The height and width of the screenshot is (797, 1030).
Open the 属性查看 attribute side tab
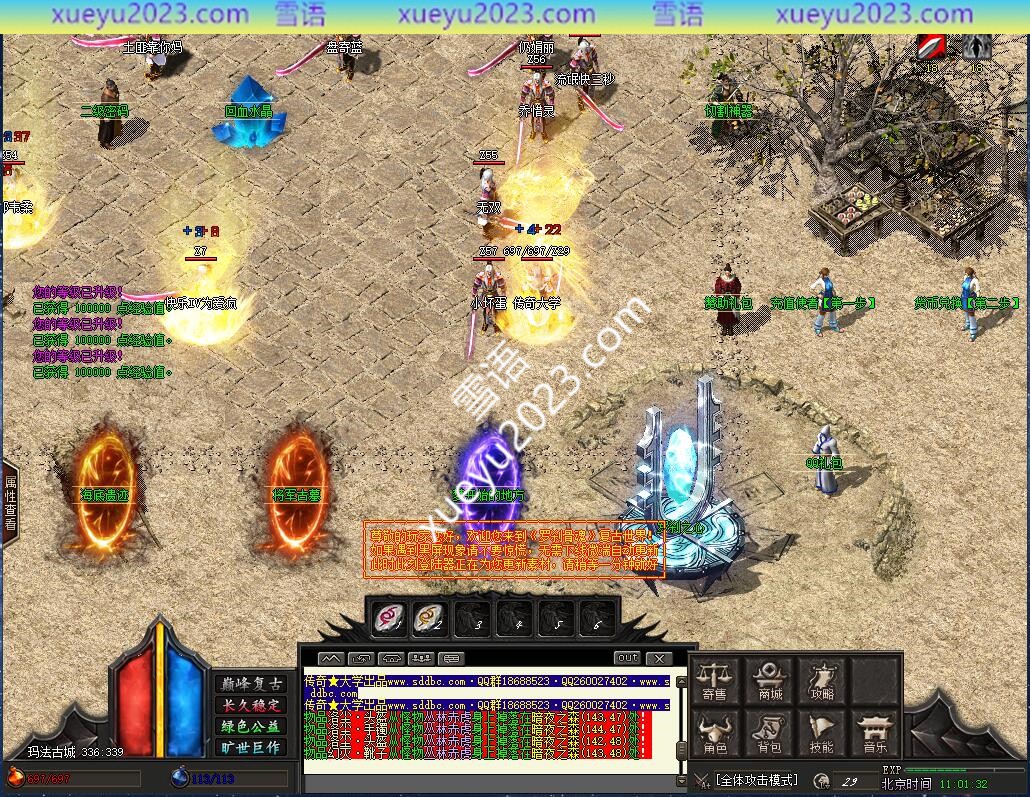point(10,503)
